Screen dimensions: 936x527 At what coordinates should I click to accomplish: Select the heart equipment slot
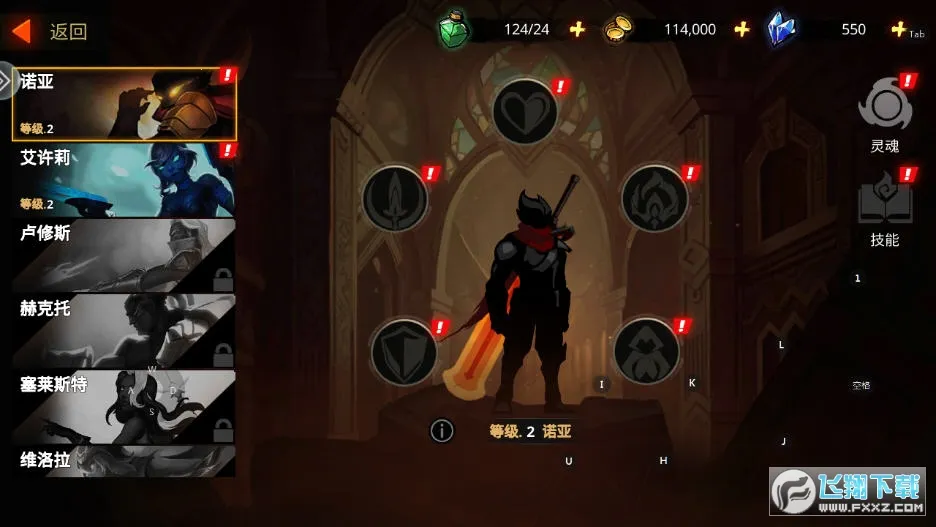tap(525, 111)
